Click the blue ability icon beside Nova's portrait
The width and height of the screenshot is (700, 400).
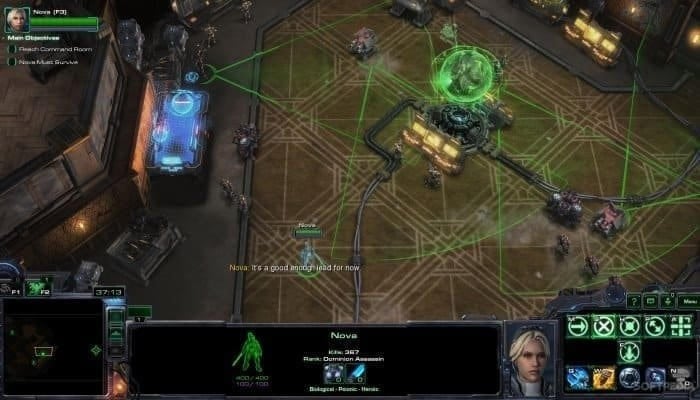[x=577, y=377]
